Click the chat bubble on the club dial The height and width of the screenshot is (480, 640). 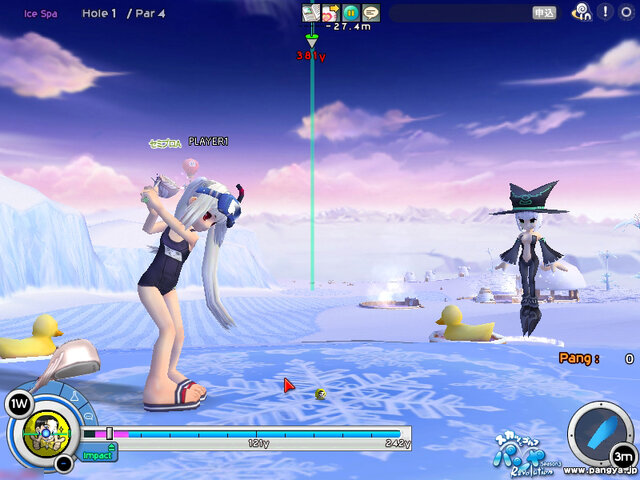point(86,415)
